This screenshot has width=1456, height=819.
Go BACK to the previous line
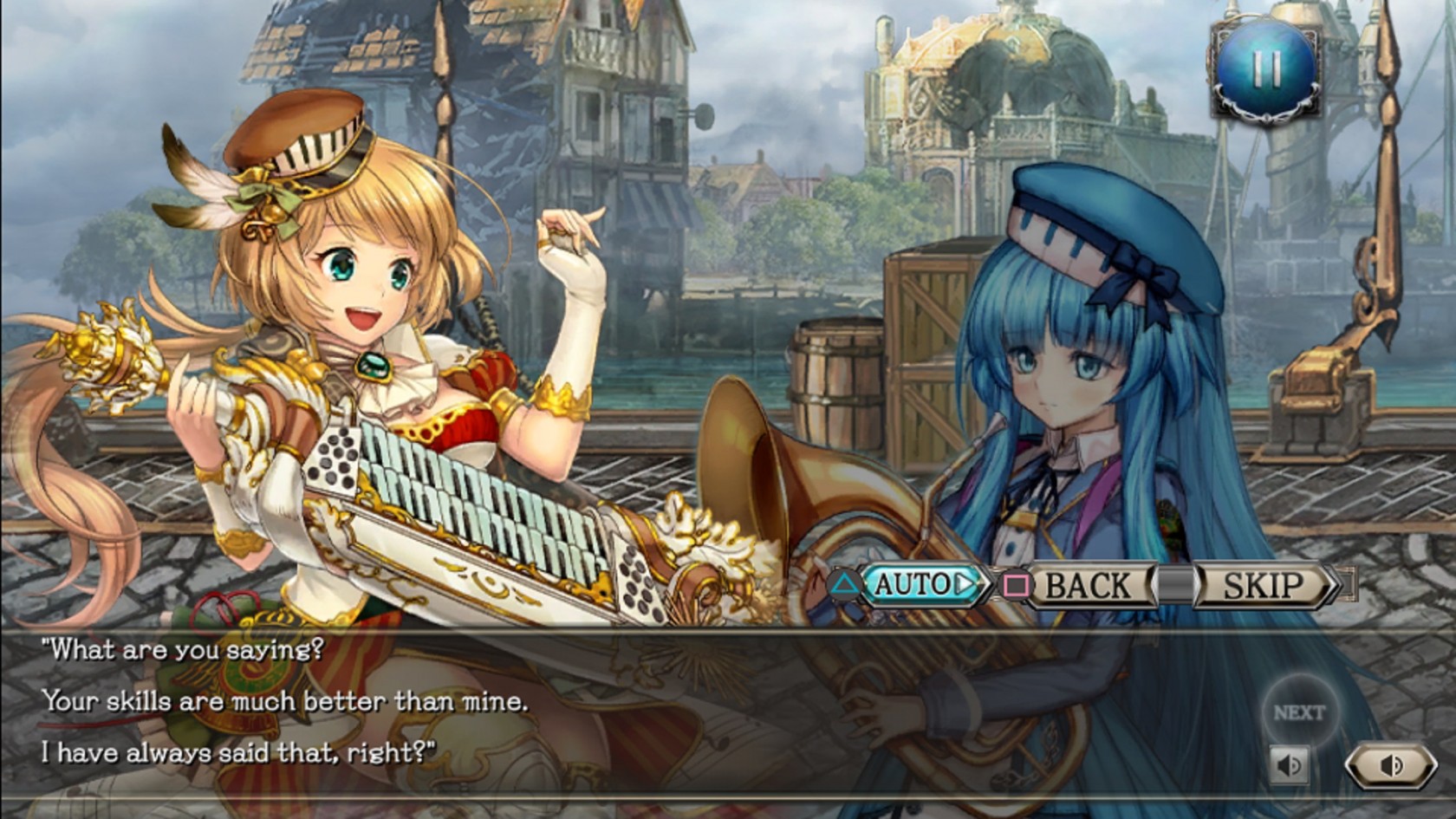(1088, 586)
